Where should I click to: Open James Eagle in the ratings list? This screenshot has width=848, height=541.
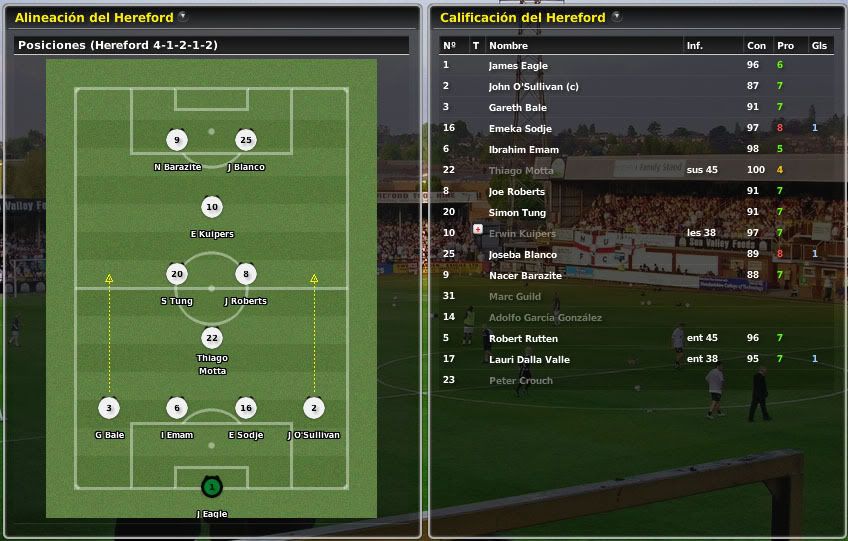pos(518,66)
